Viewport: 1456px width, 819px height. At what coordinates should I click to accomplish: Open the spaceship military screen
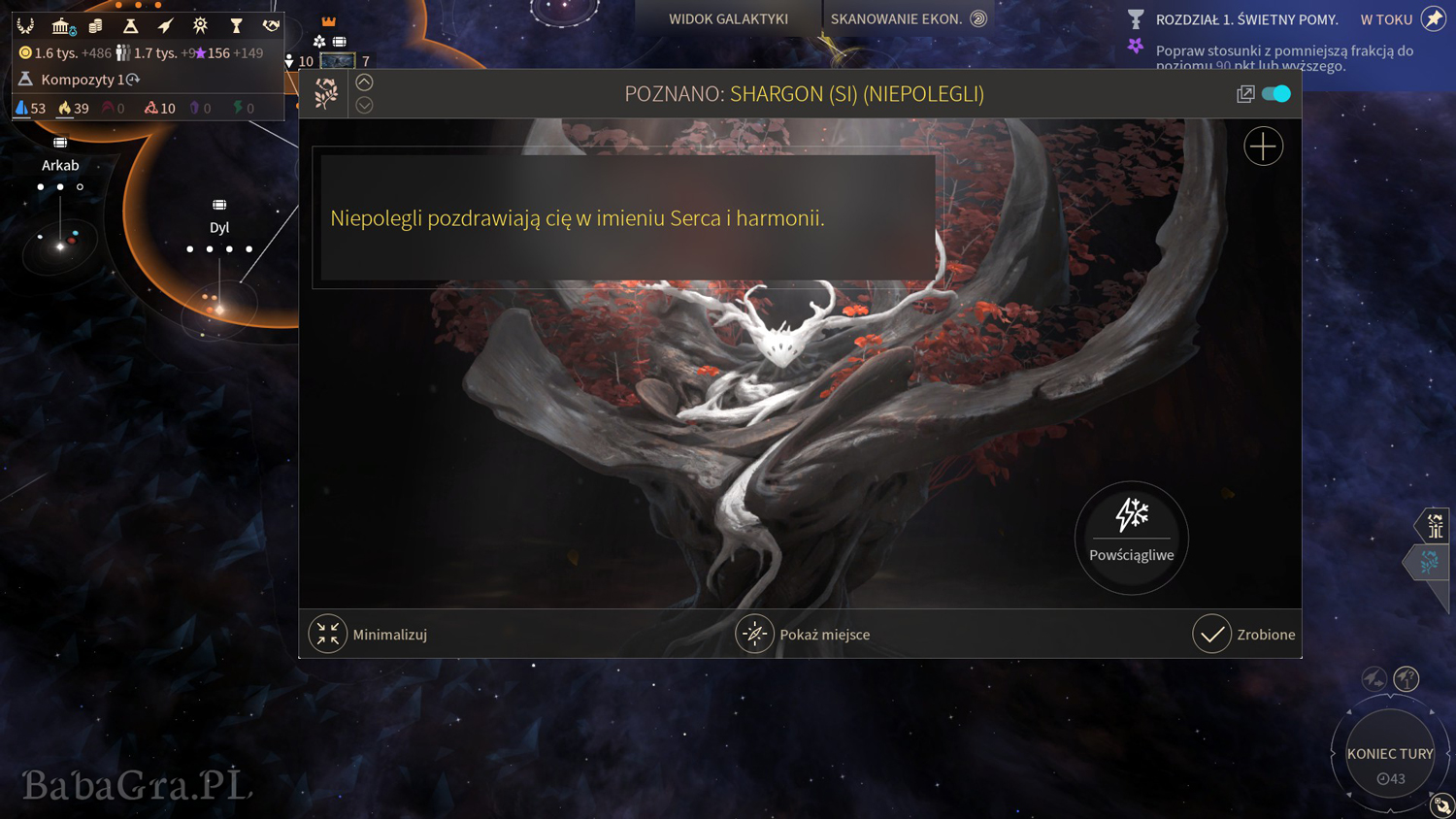165,25
